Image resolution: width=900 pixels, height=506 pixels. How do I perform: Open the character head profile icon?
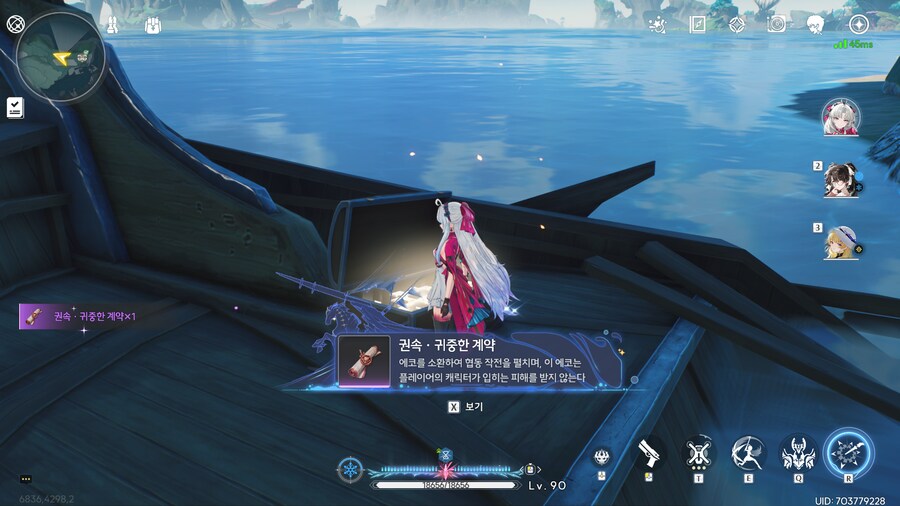click(x=816, y=25)
